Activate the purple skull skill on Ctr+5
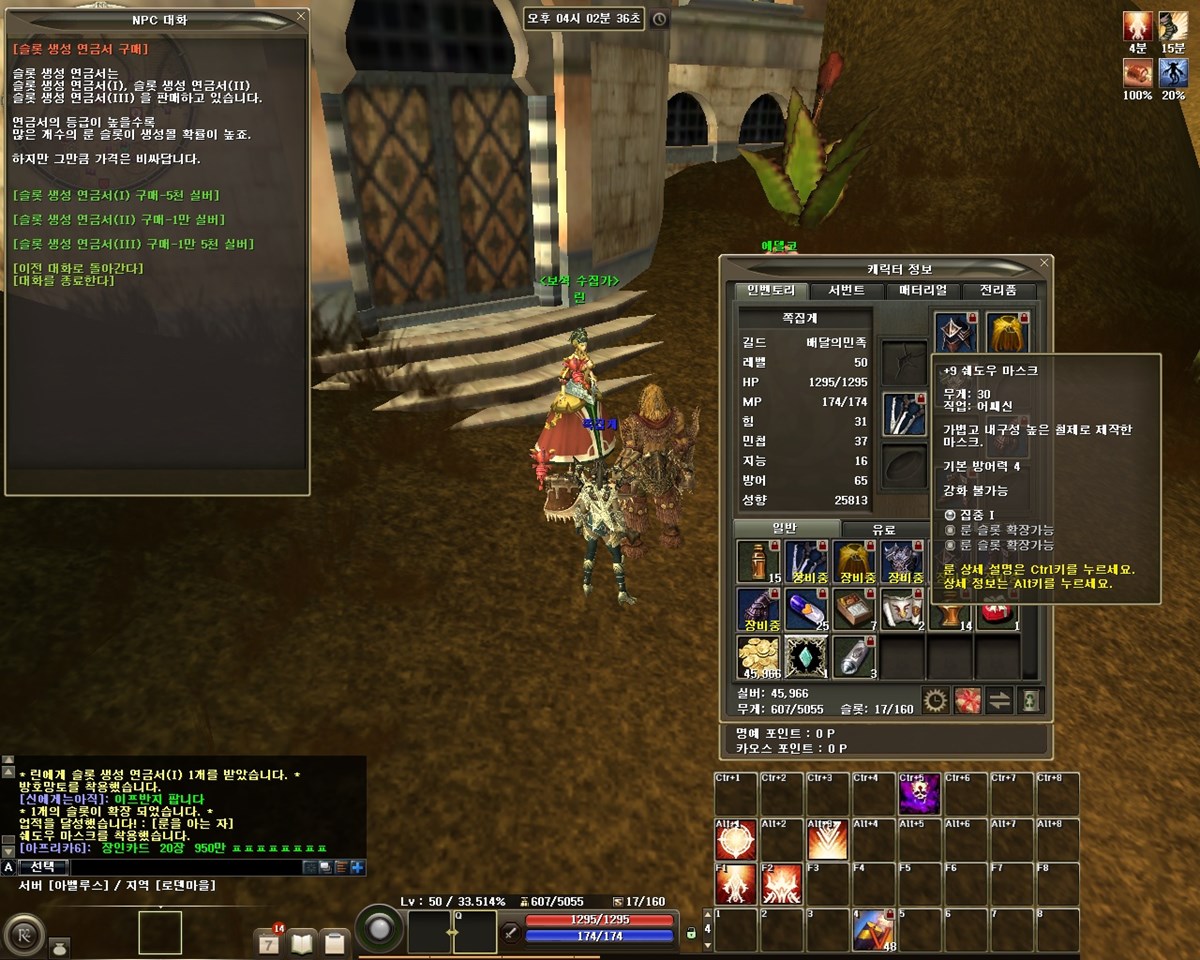Screen dimensions: 1200x960 pos(919,794)
